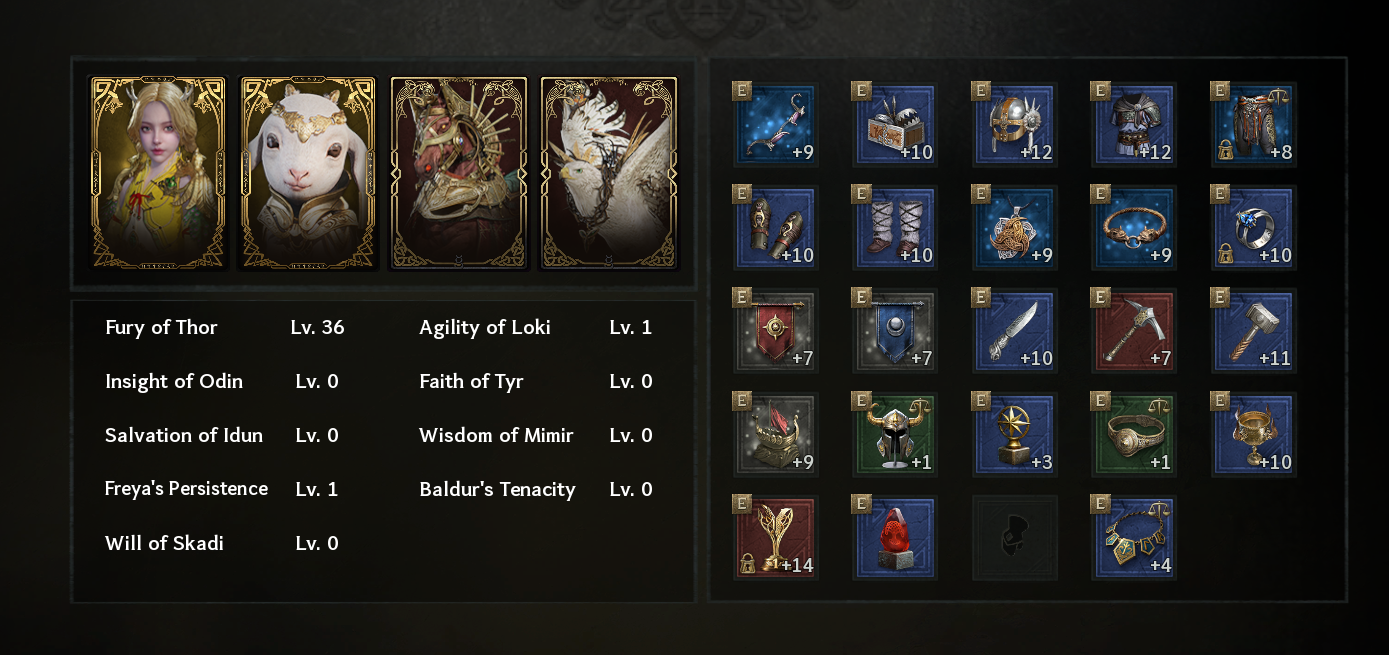This screenshot has height=655, width=1389.
Task: Choose the +10 laced boots slot
Action: point(895,228)
